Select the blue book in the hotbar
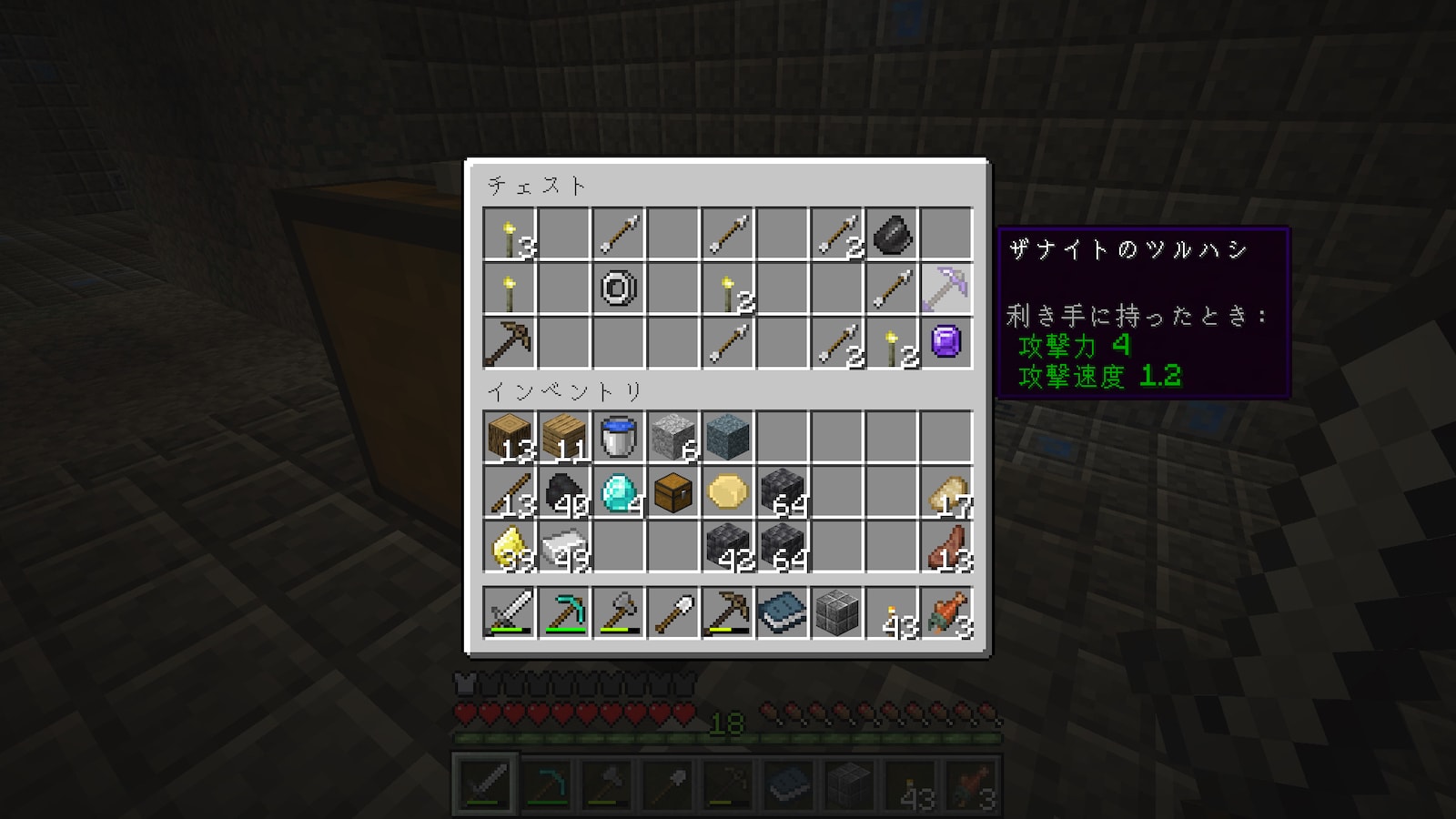Viewport: 1456px width, 819px height. tap(782, 612)
